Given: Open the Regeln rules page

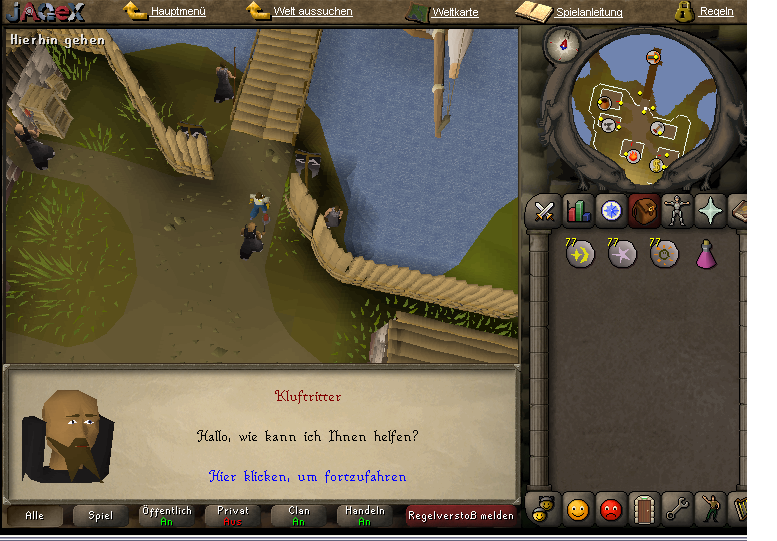Looking at the screenshot, I should (716, 12).
